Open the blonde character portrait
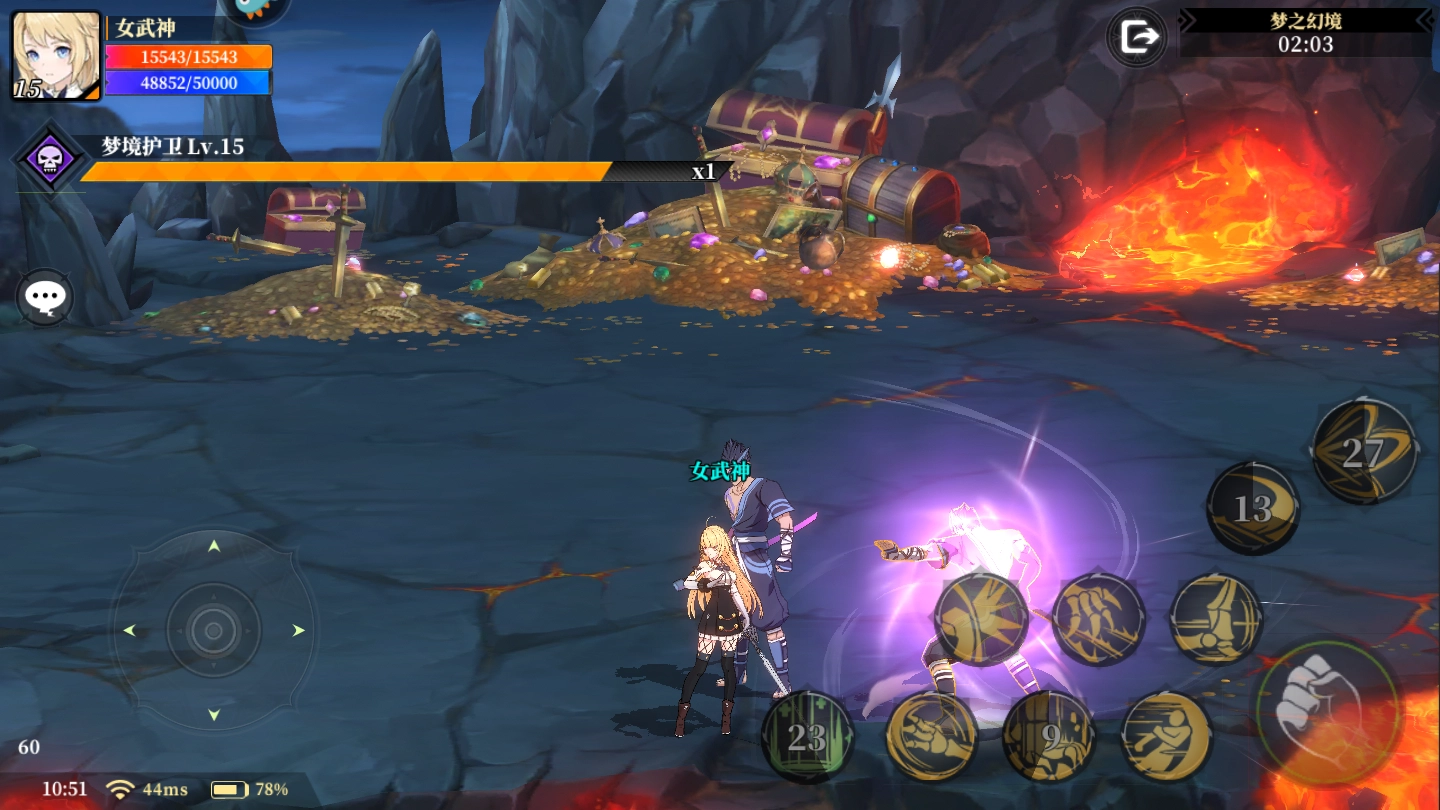1440x810 pixels. coord(56,56)
